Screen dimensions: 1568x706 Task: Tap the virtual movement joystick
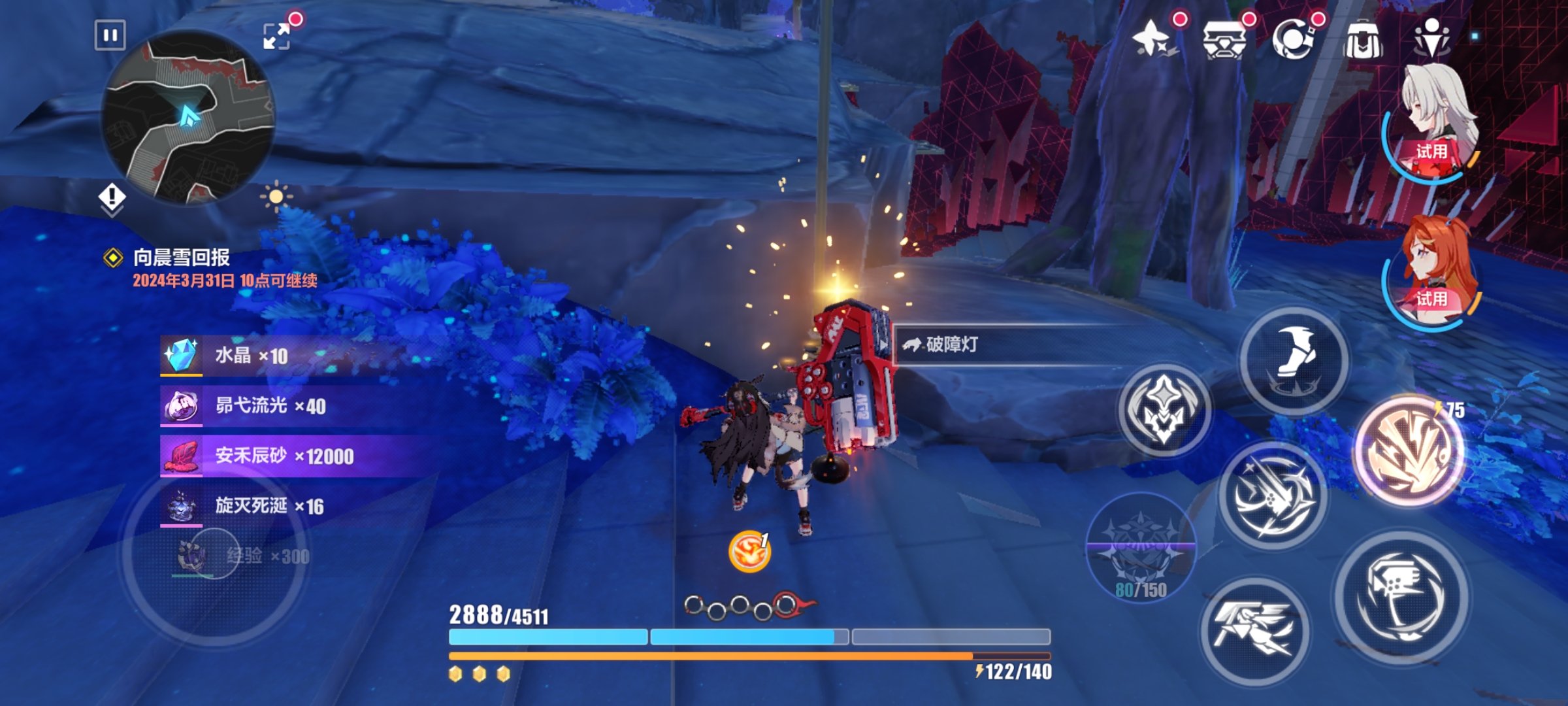pyautogui.click(x=214, y=553)
